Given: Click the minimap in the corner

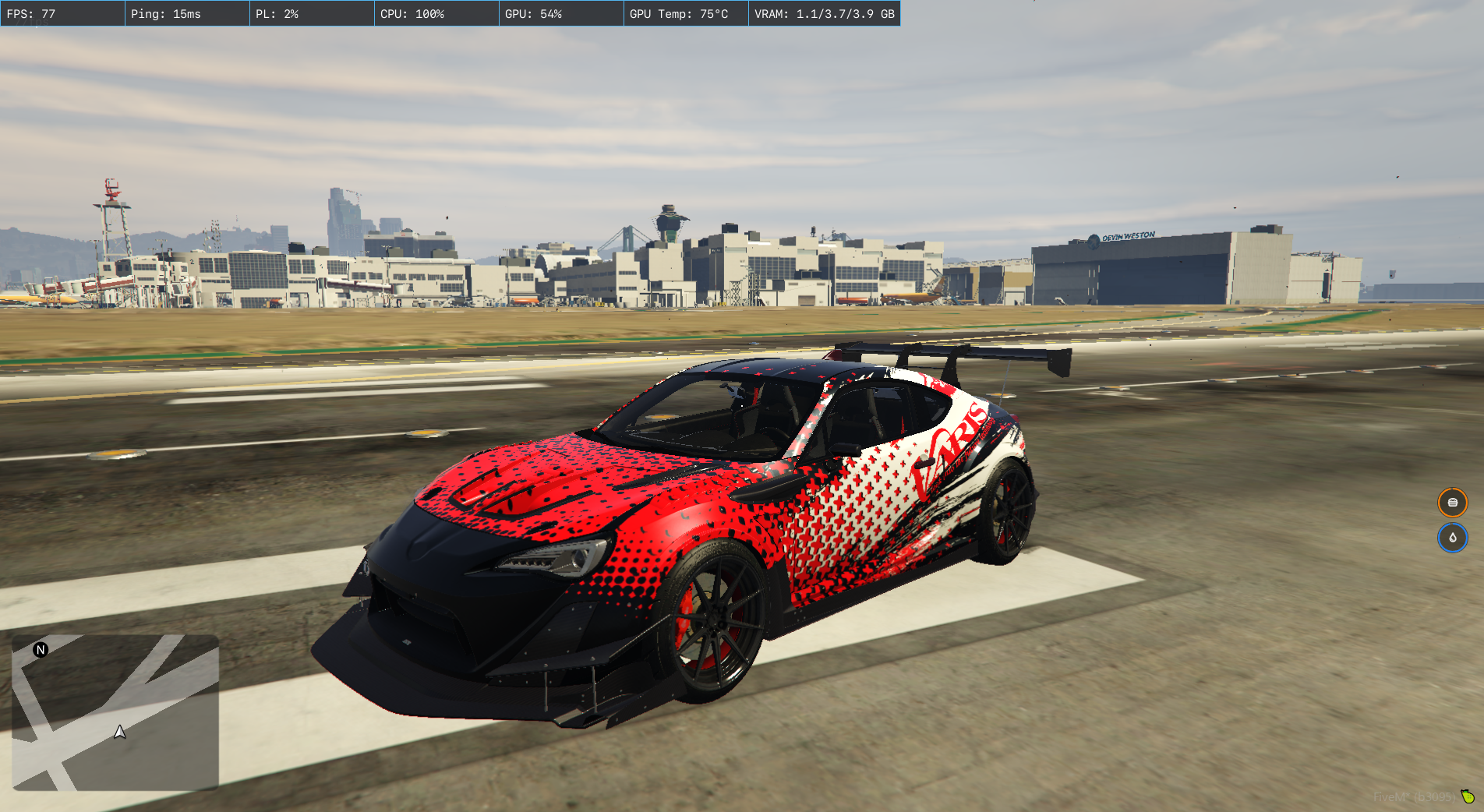Looking at the screenshot, I should pyautogui.click(x=115, y=712).
